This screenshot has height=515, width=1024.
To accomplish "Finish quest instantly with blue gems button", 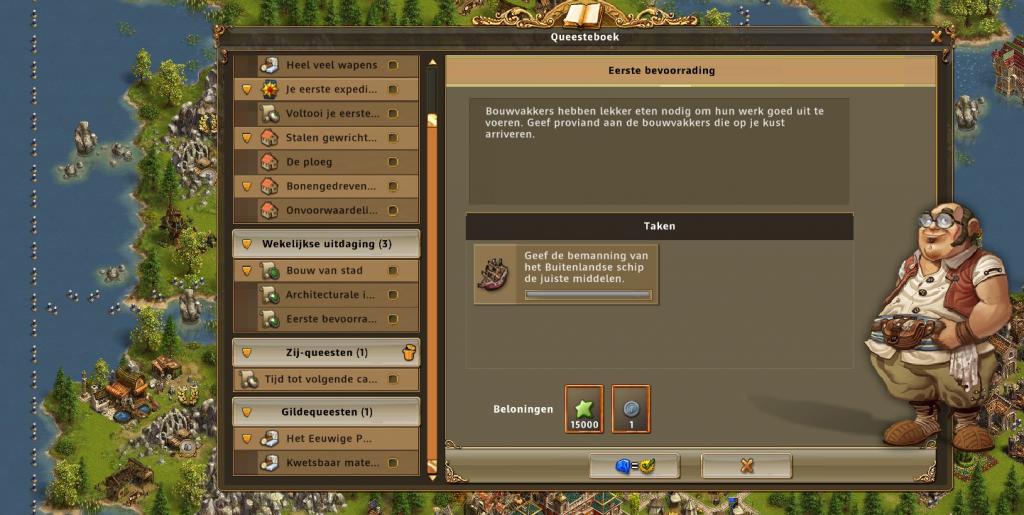I will coord(634,466).
